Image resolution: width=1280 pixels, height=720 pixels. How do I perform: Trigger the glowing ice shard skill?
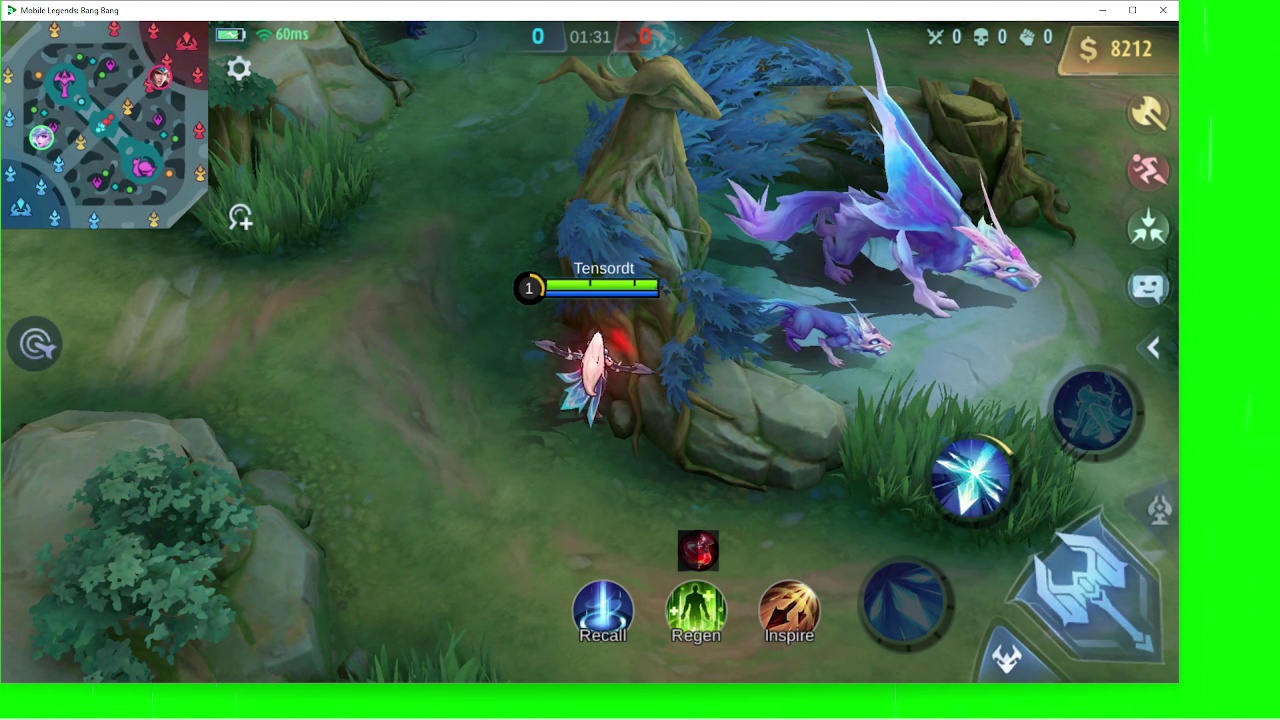click(x=972, y=479)
